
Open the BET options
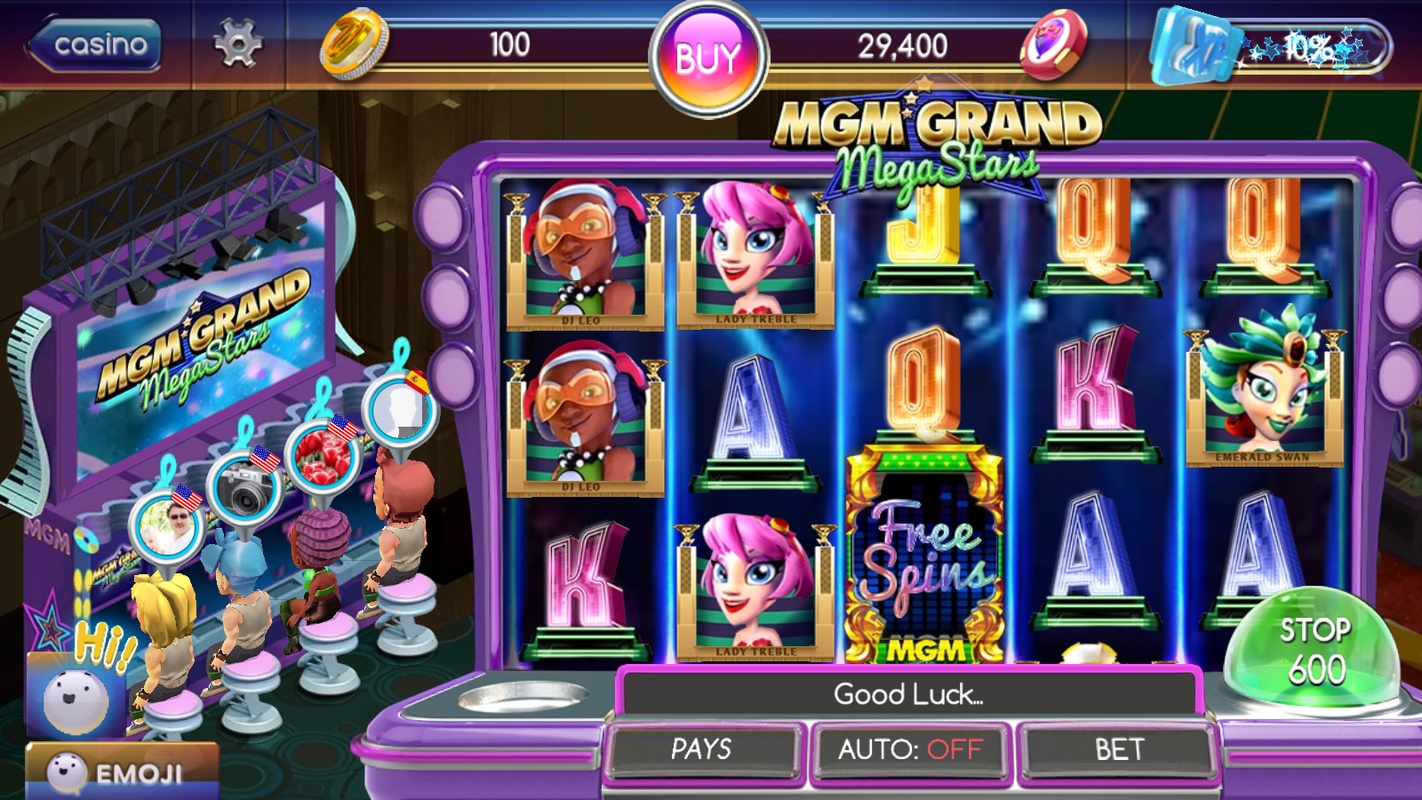[x=1118, y=749]
